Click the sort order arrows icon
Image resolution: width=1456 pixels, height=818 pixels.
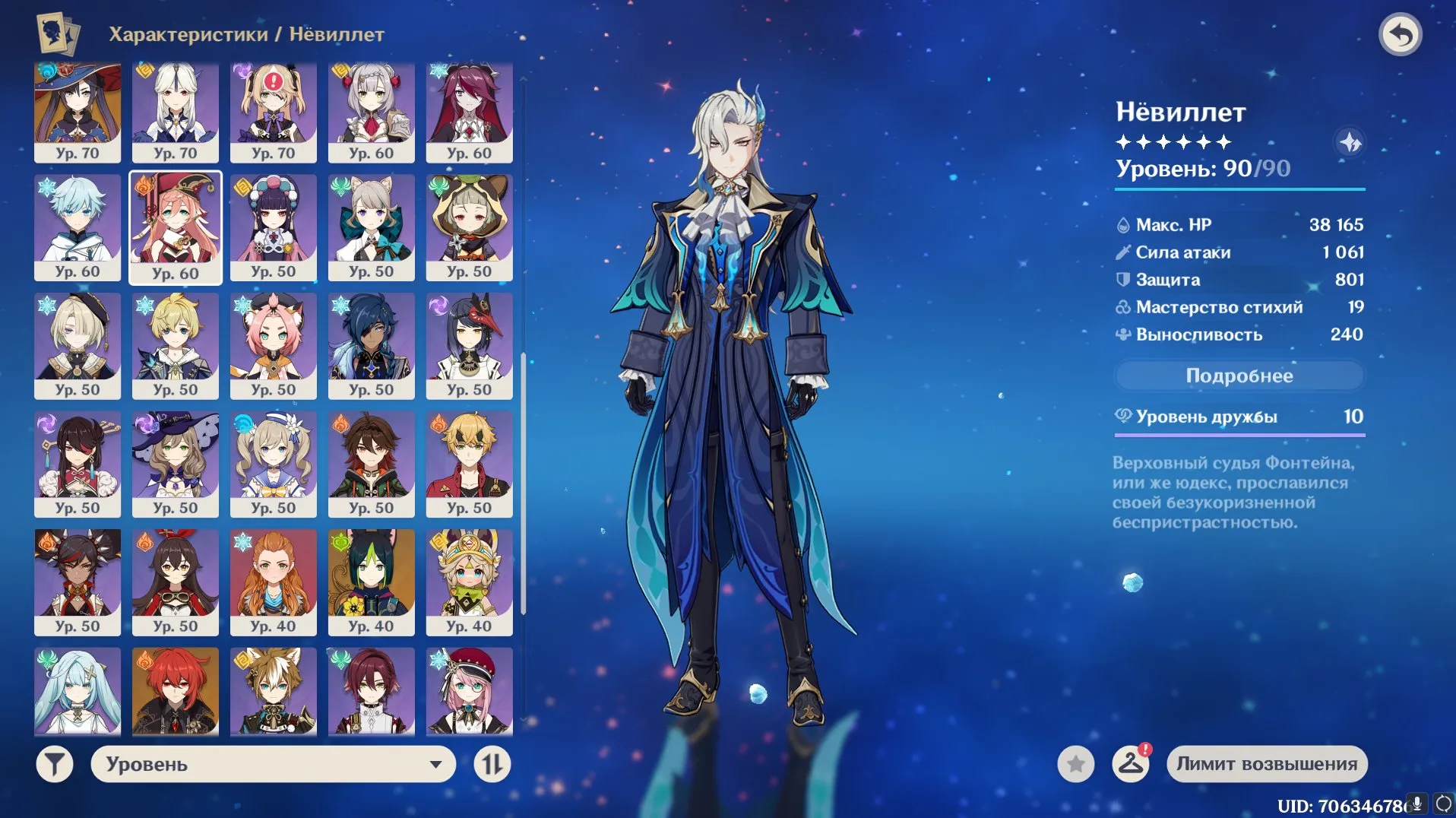coord(493,765)
